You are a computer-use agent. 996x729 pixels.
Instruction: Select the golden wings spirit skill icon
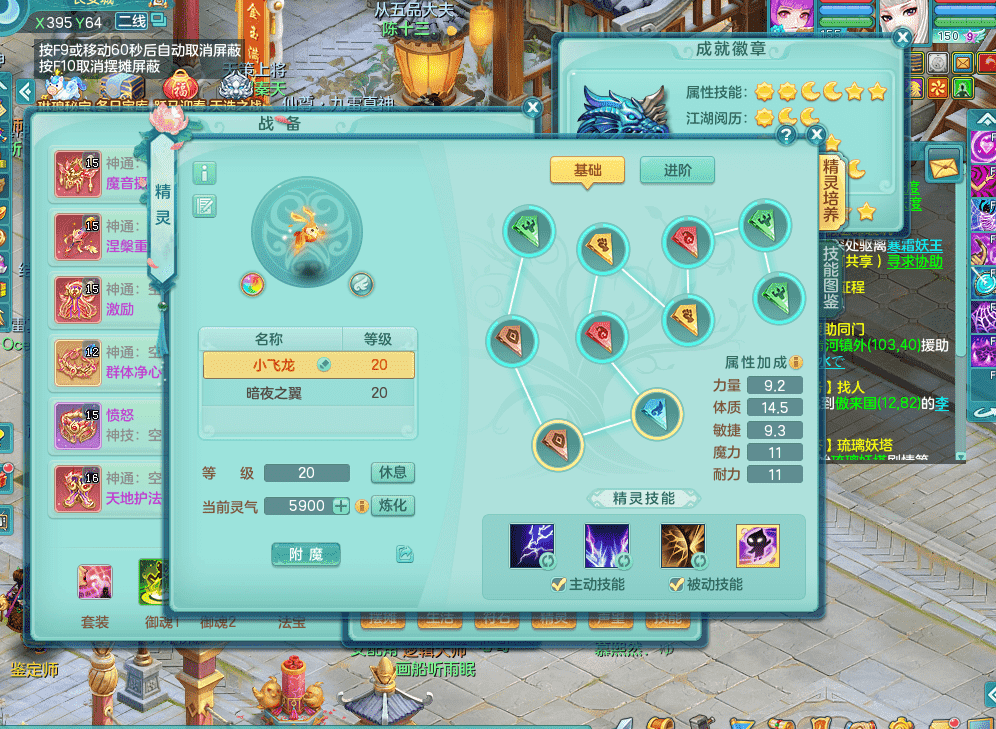click(x=682, y=546)
